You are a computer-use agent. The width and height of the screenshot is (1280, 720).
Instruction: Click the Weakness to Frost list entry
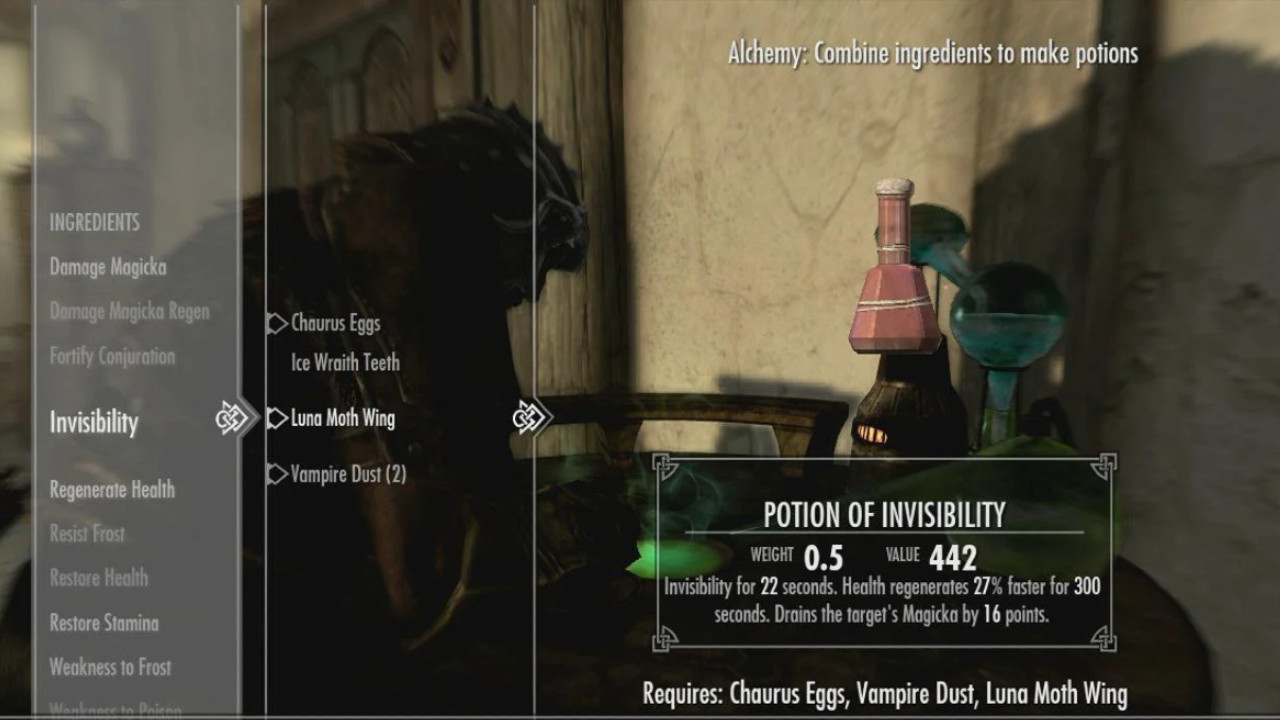[110, 667]
